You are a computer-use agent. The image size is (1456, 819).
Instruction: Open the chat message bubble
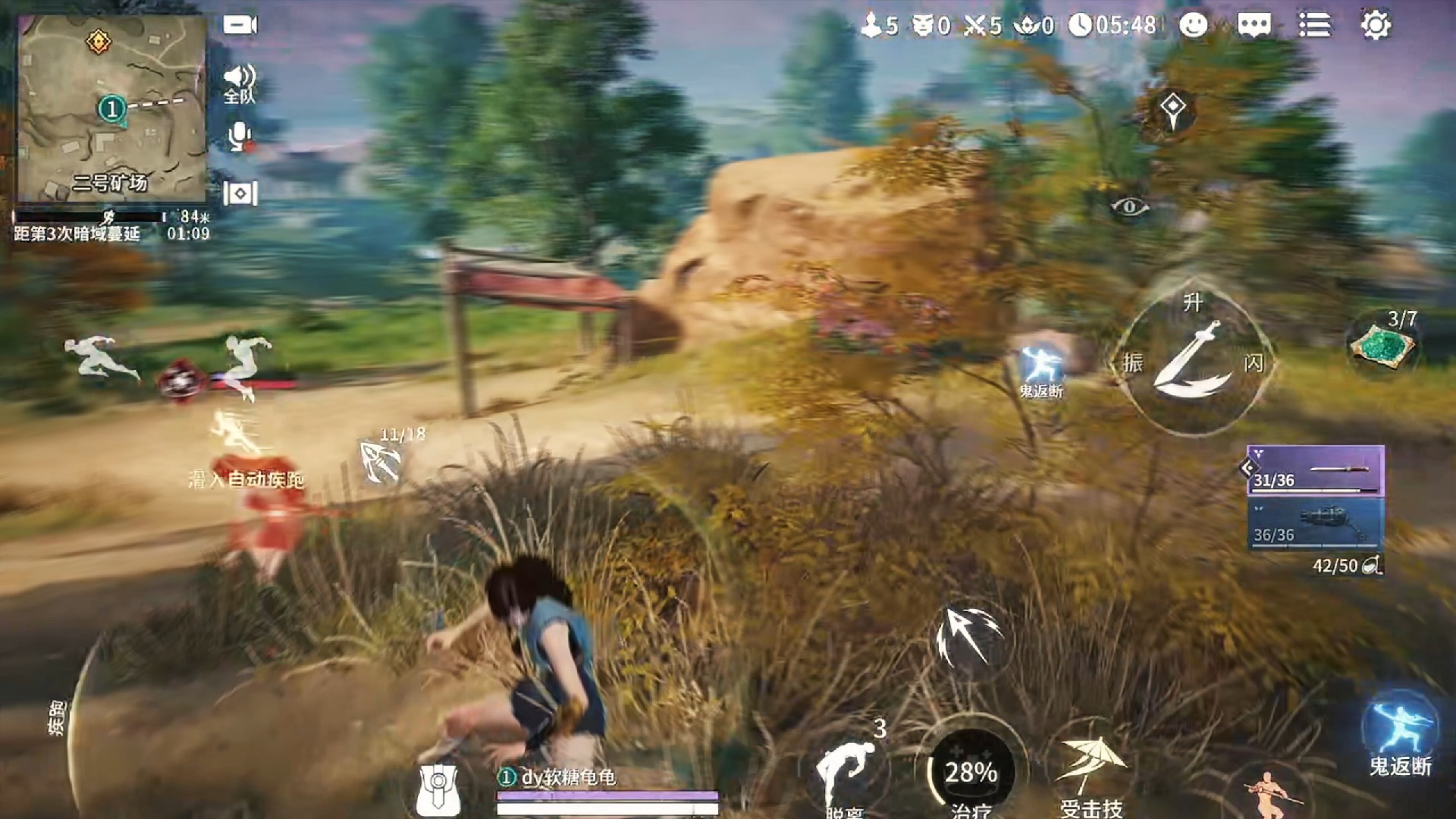pyautogui.click(x=1254, y=25)
